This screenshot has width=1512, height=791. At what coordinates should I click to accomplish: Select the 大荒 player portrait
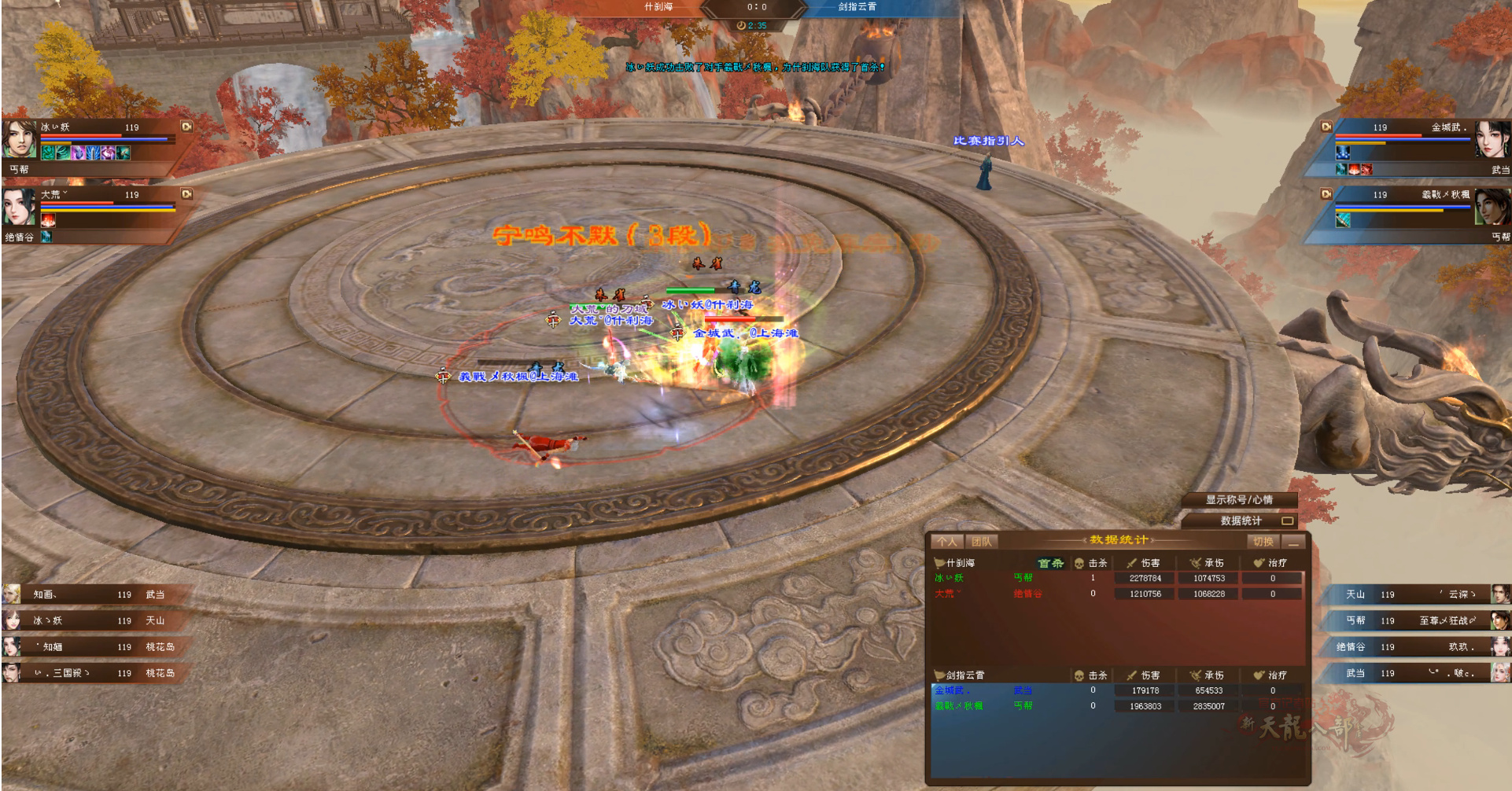click(x=19, y=208)
